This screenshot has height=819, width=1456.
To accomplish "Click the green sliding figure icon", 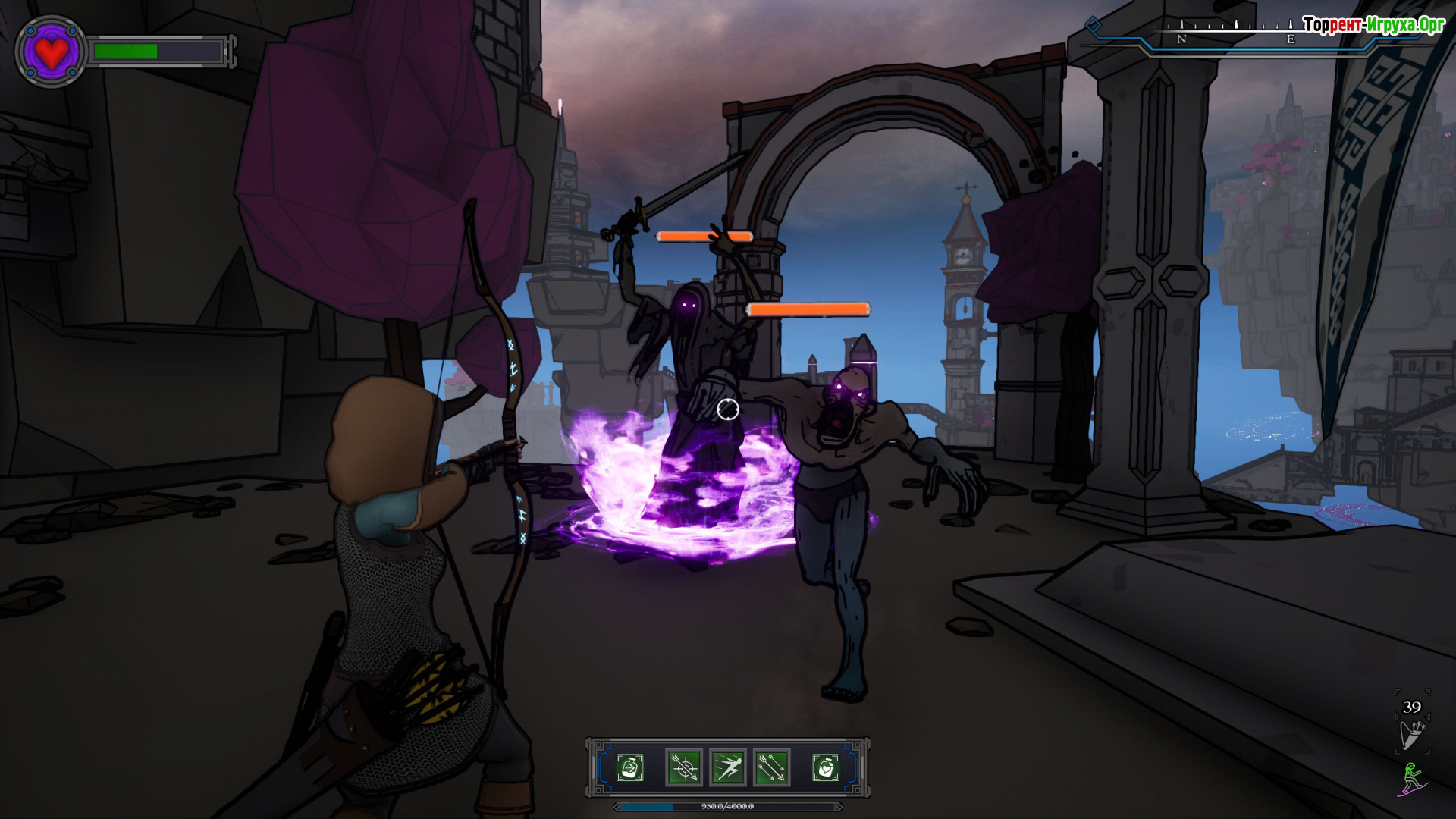I will point(1412,780).
